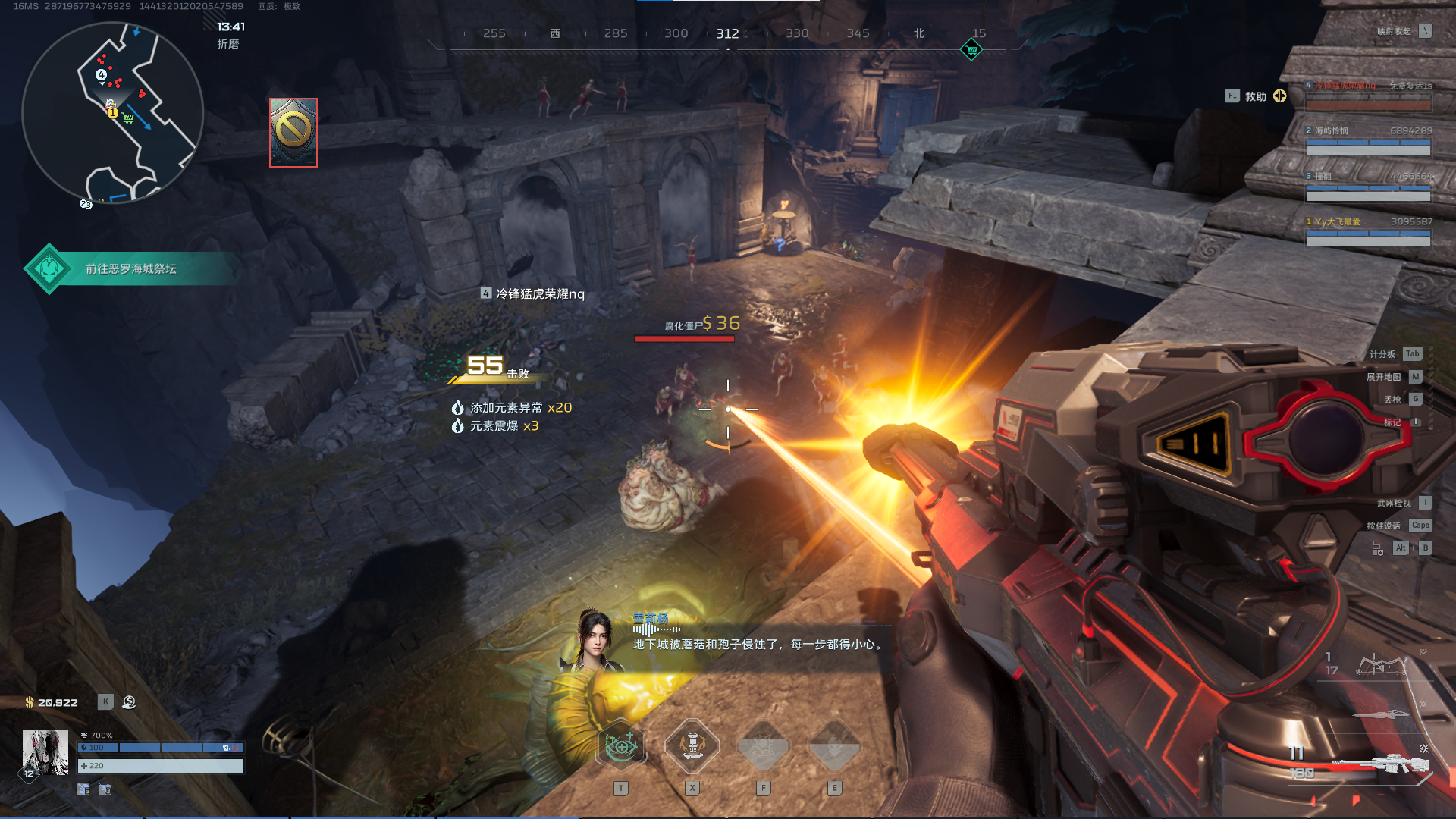The width and height of the screenshot is (1456, 819).
Task: Select the skill icon above the E key
Action: [x=834, y=746]
